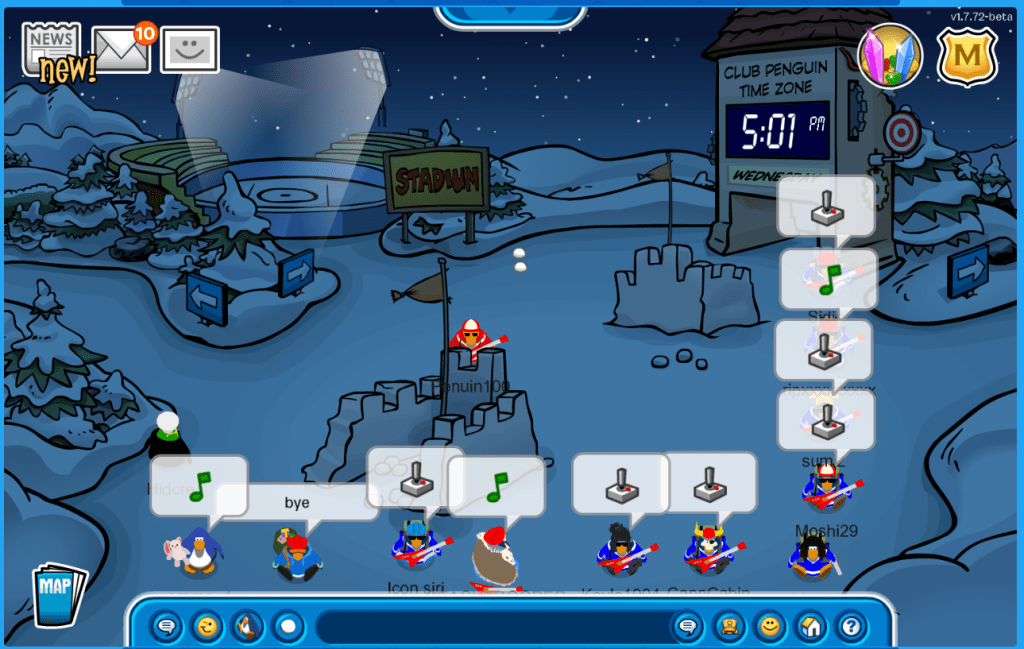Click the gold moderator M badge

click(966, 57)
